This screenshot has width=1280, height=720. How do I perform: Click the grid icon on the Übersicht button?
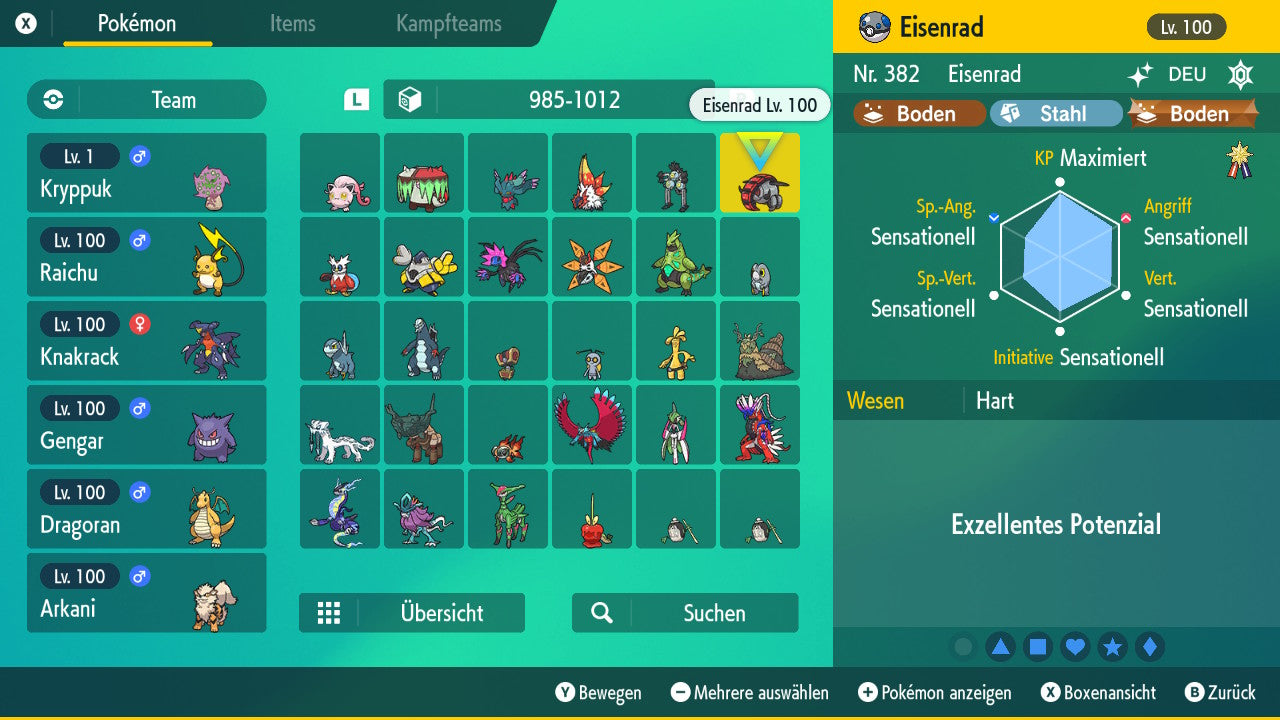pos(330,612)
